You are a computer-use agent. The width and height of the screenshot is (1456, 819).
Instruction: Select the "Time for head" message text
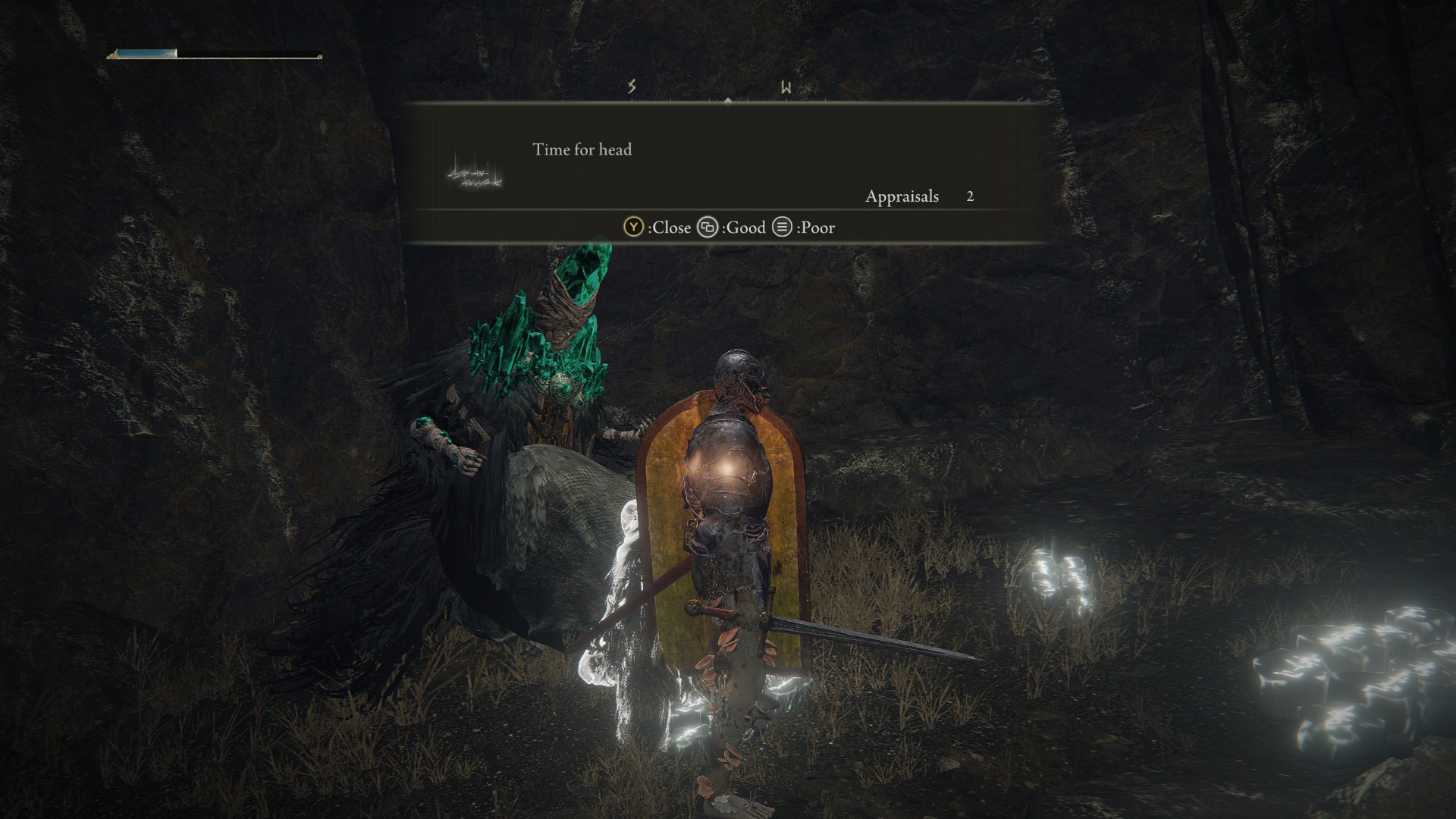pos(582,149)
